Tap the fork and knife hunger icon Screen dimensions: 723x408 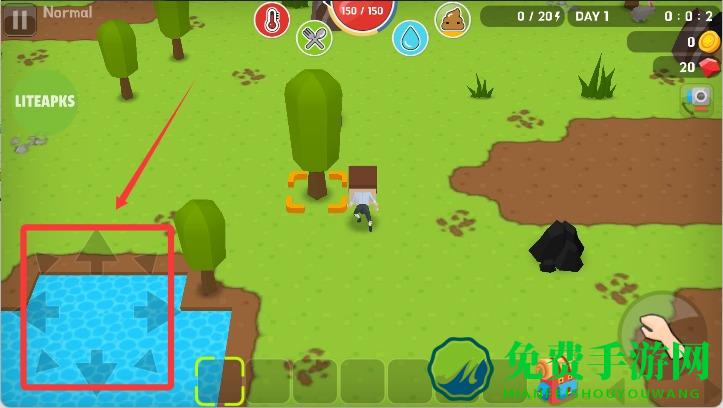314,39
